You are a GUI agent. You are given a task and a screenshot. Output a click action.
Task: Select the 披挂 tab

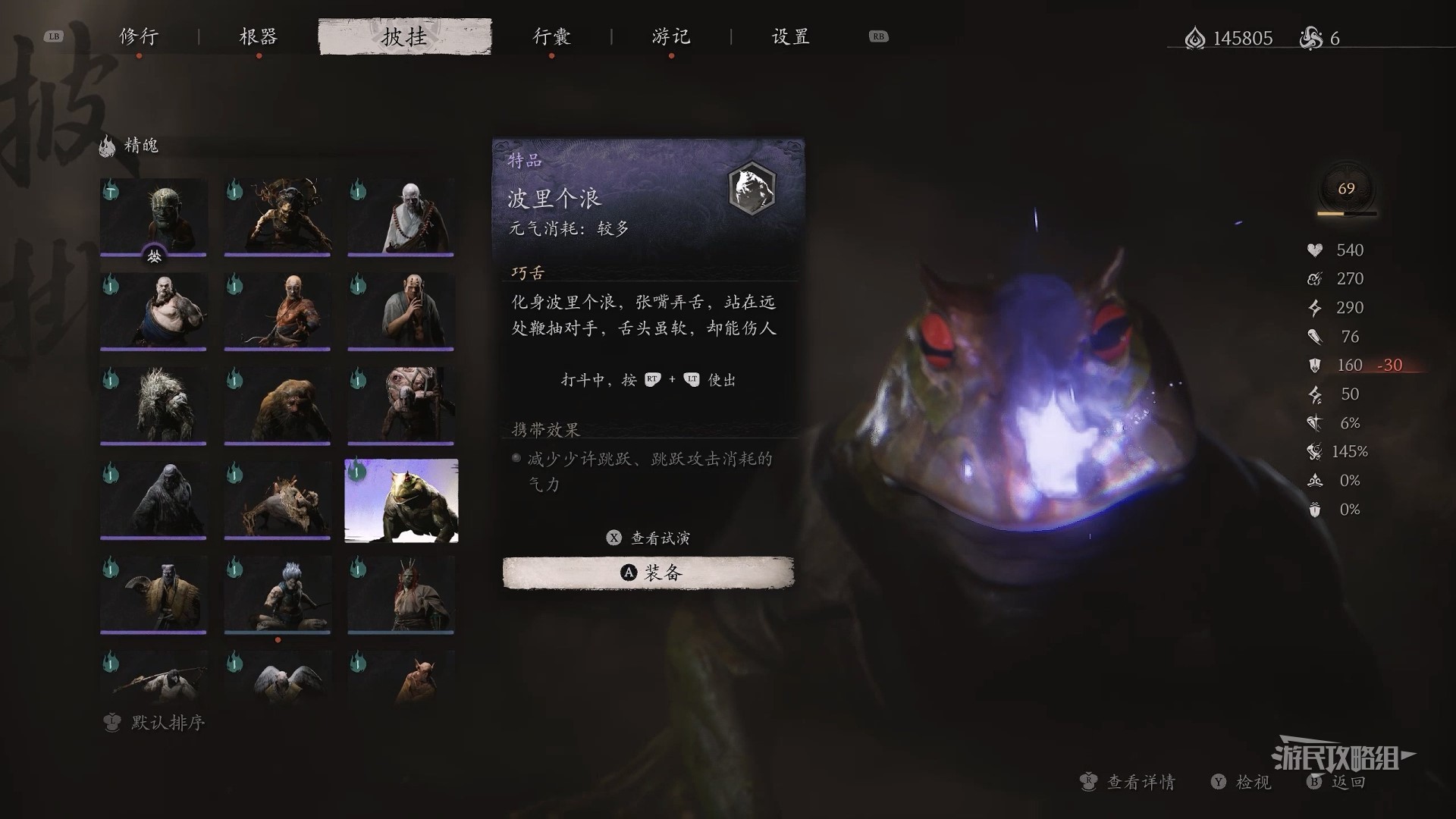405,36
